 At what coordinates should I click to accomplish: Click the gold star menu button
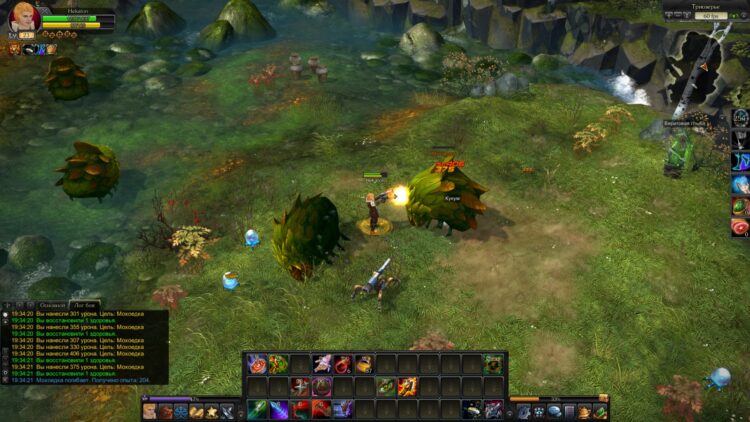pyautogui.click(x=212, y=411)
